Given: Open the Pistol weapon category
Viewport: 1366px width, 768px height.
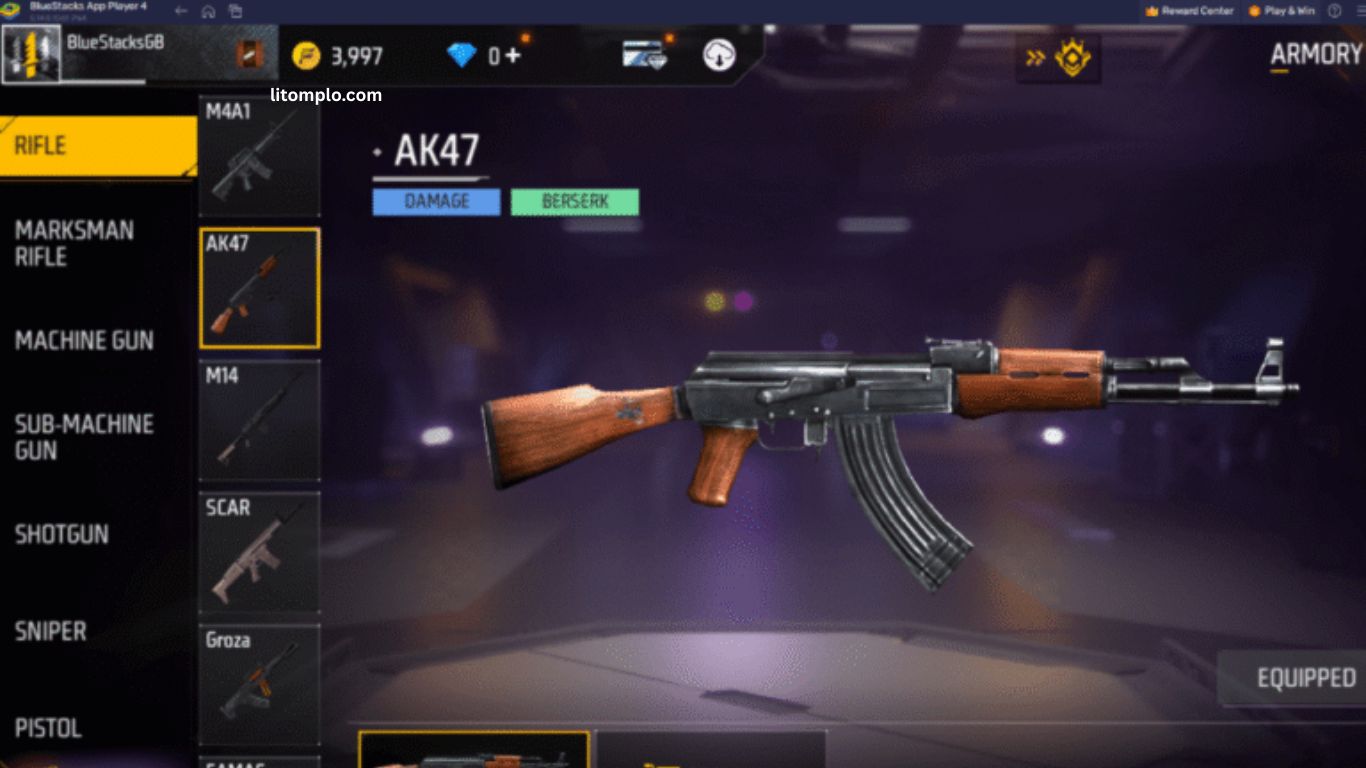Looking at the screenshot, I should 49,728.
